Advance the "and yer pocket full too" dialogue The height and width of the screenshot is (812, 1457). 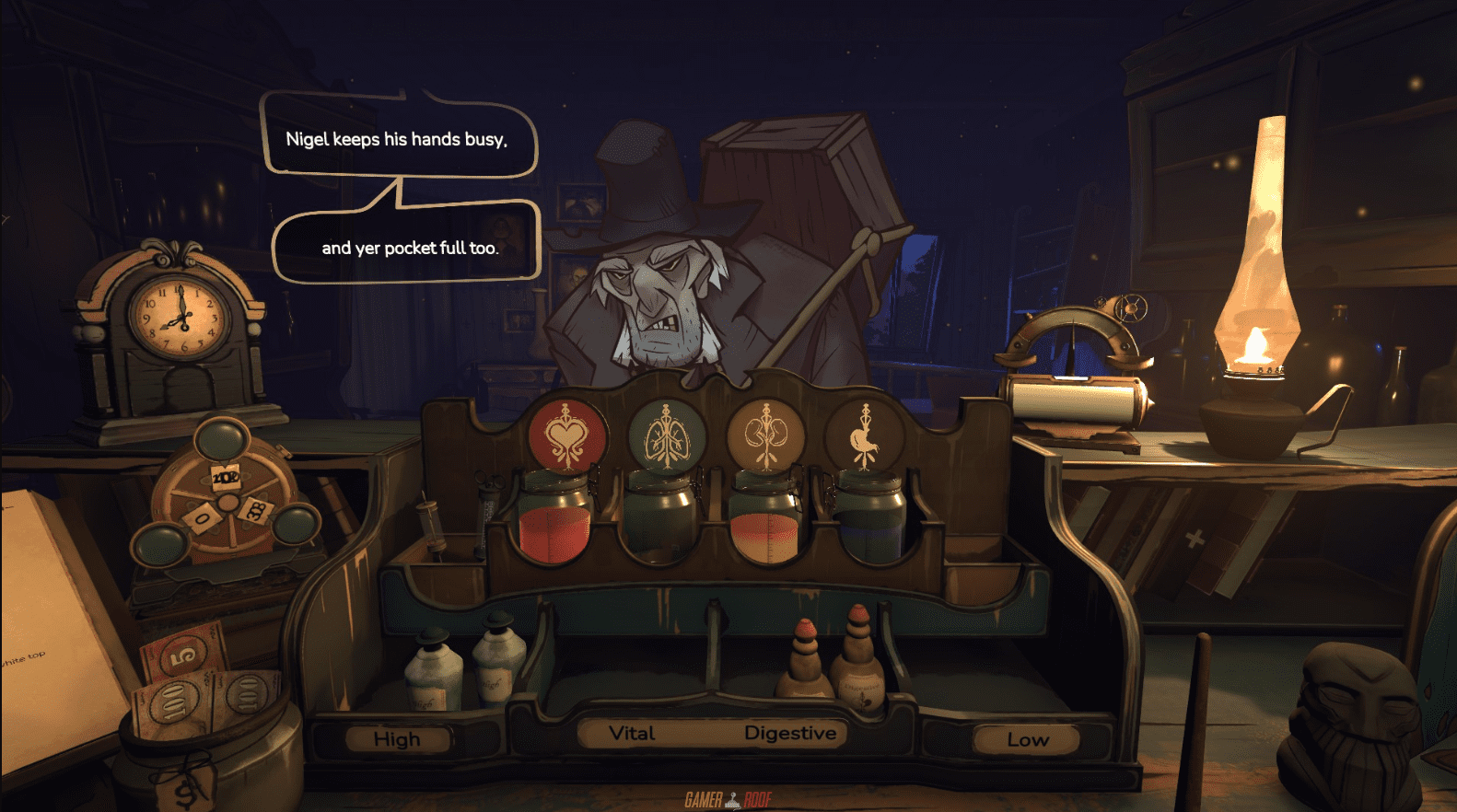409,248
